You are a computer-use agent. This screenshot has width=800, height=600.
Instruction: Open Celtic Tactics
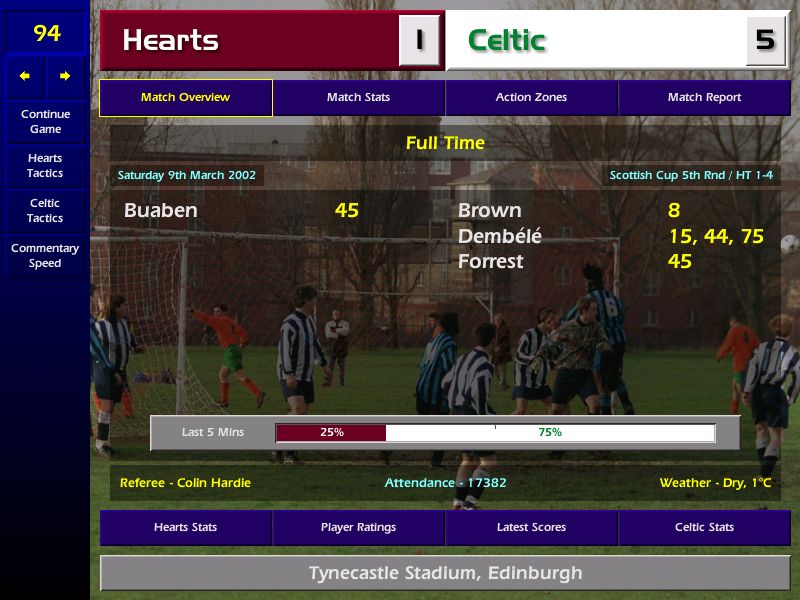coord(45,210)
